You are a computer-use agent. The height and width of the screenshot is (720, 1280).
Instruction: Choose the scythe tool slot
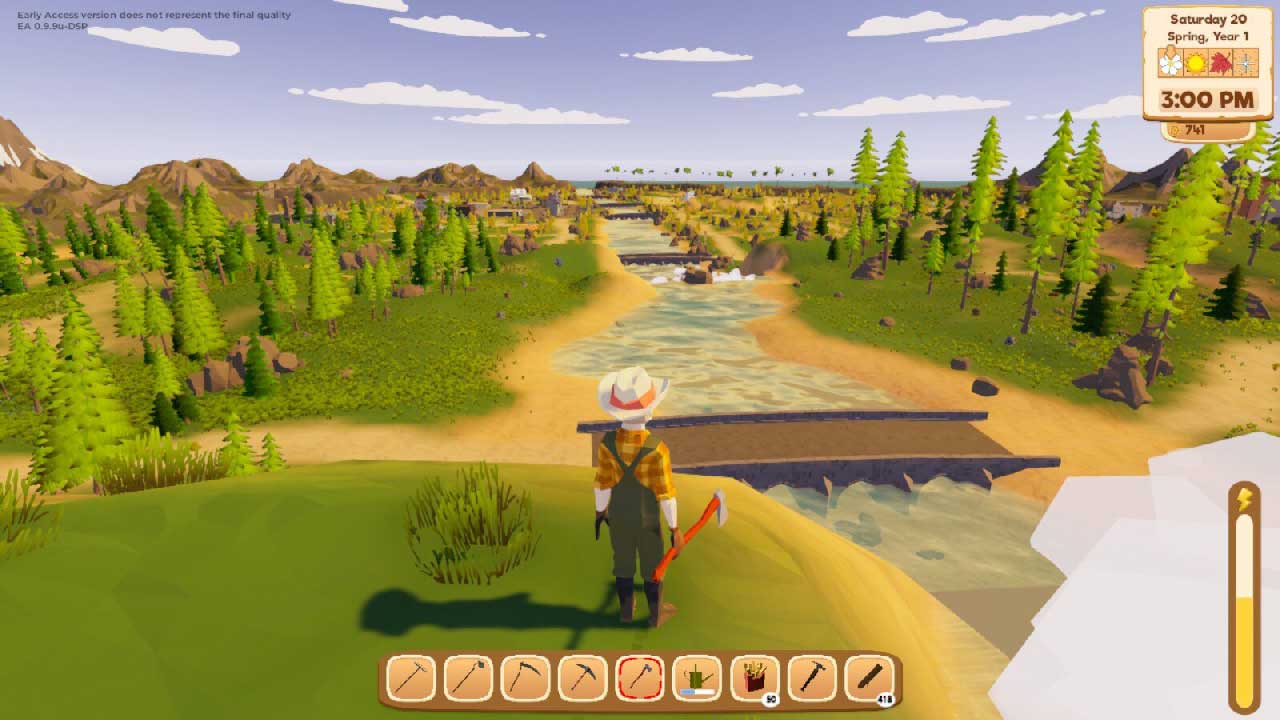526,679
